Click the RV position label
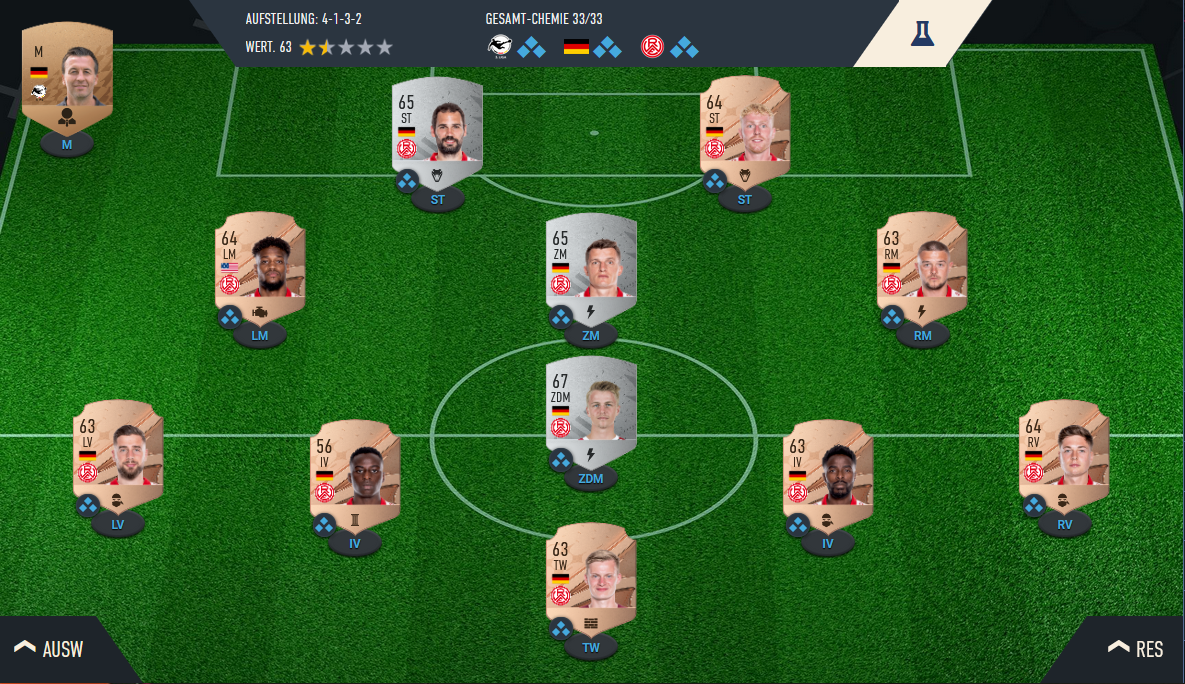Image resolution: width=1185 pixels, height=684 pixels. 1064,524
